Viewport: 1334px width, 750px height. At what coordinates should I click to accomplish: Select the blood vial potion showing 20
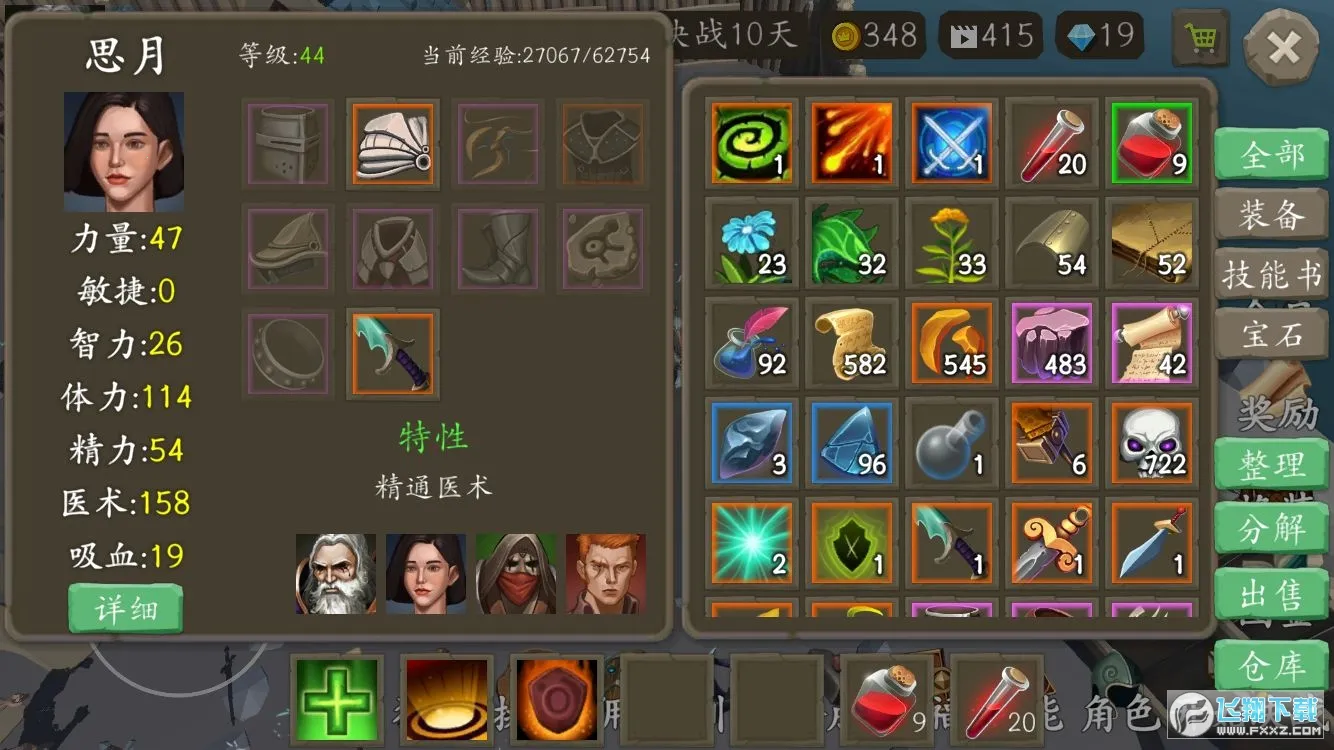click(x=1051, y=143)
